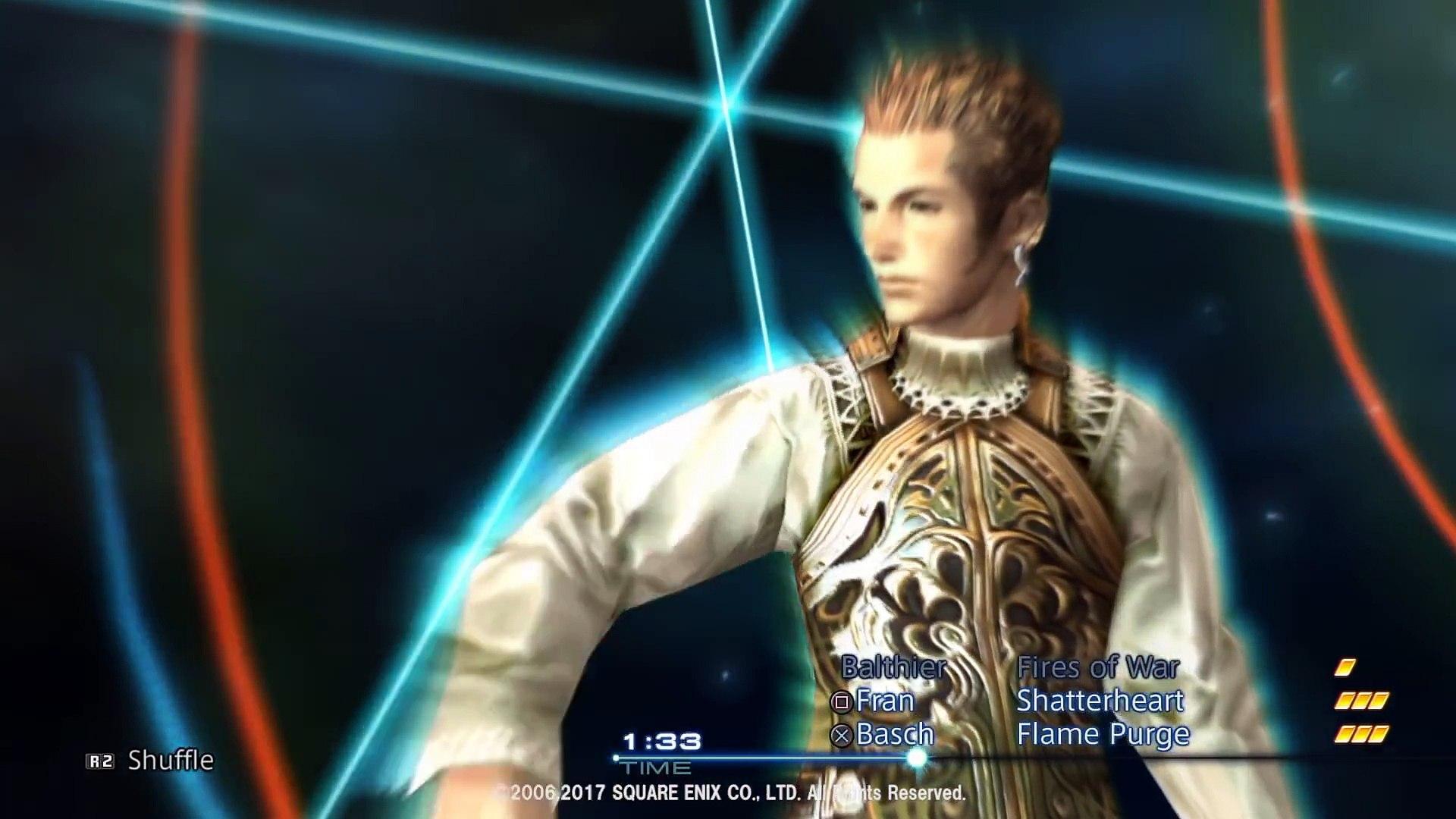Select Balthier's name in the party list

[x=893, y=668]
